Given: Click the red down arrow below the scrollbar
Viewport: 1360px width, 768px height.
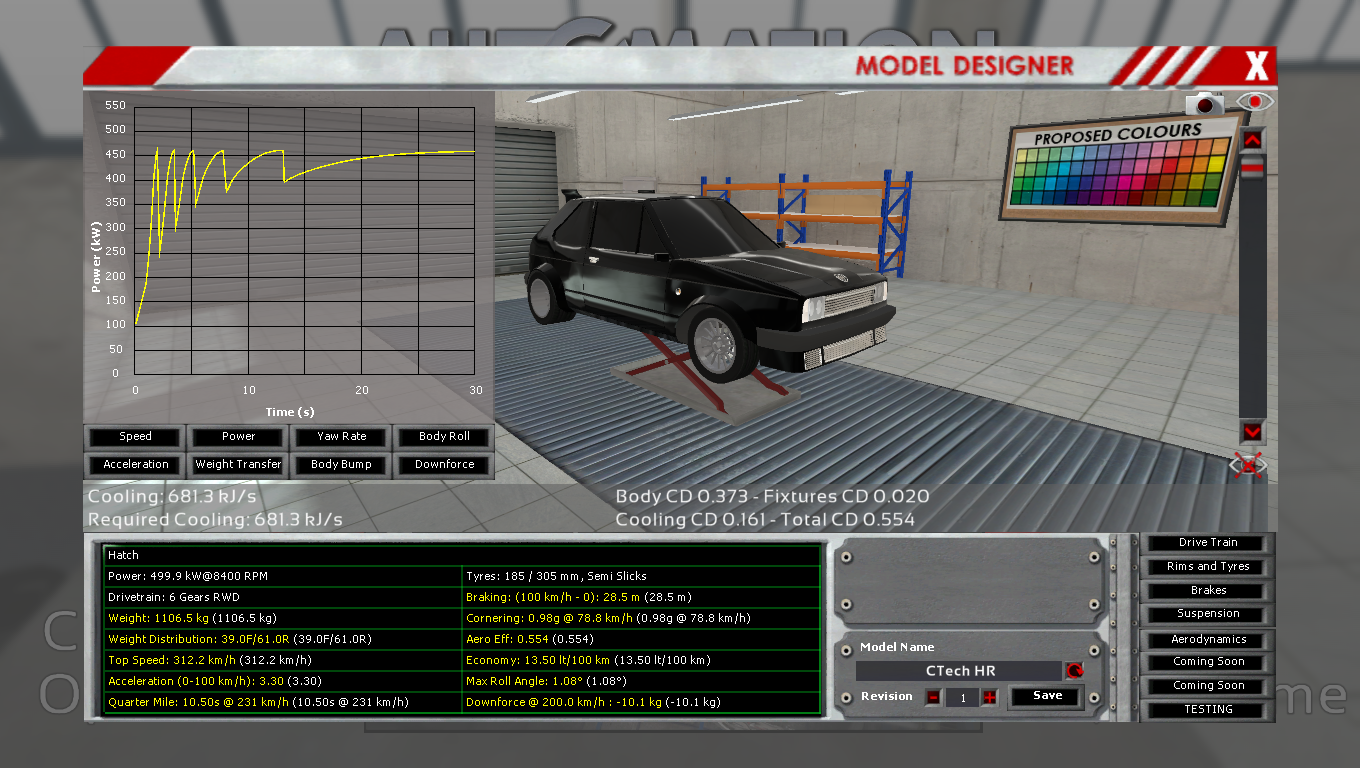Looking at the screenshot, I should click(1252, 432).
